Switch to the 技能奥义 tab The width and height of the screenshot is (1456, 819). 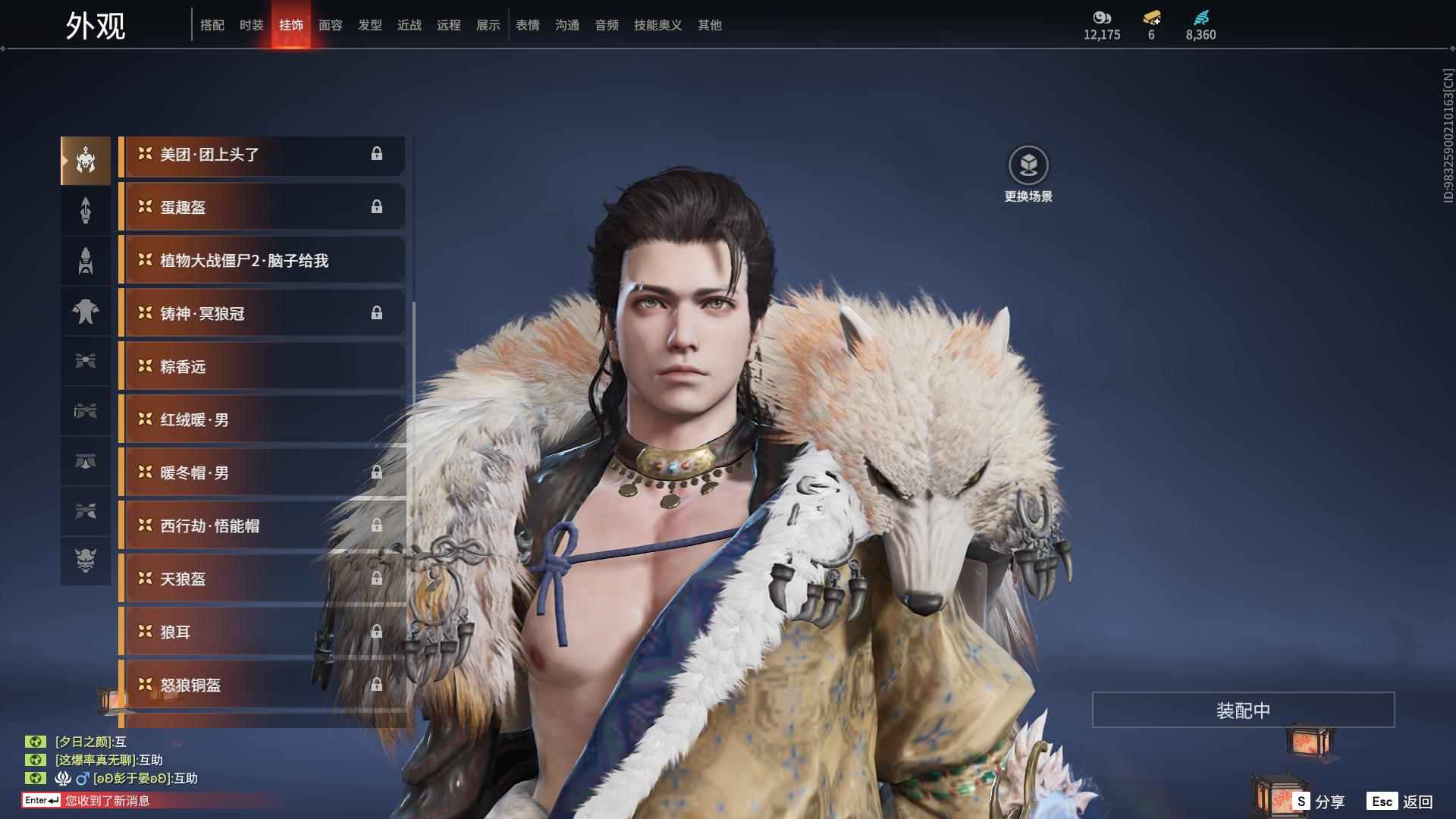click(x=657, y=25)
